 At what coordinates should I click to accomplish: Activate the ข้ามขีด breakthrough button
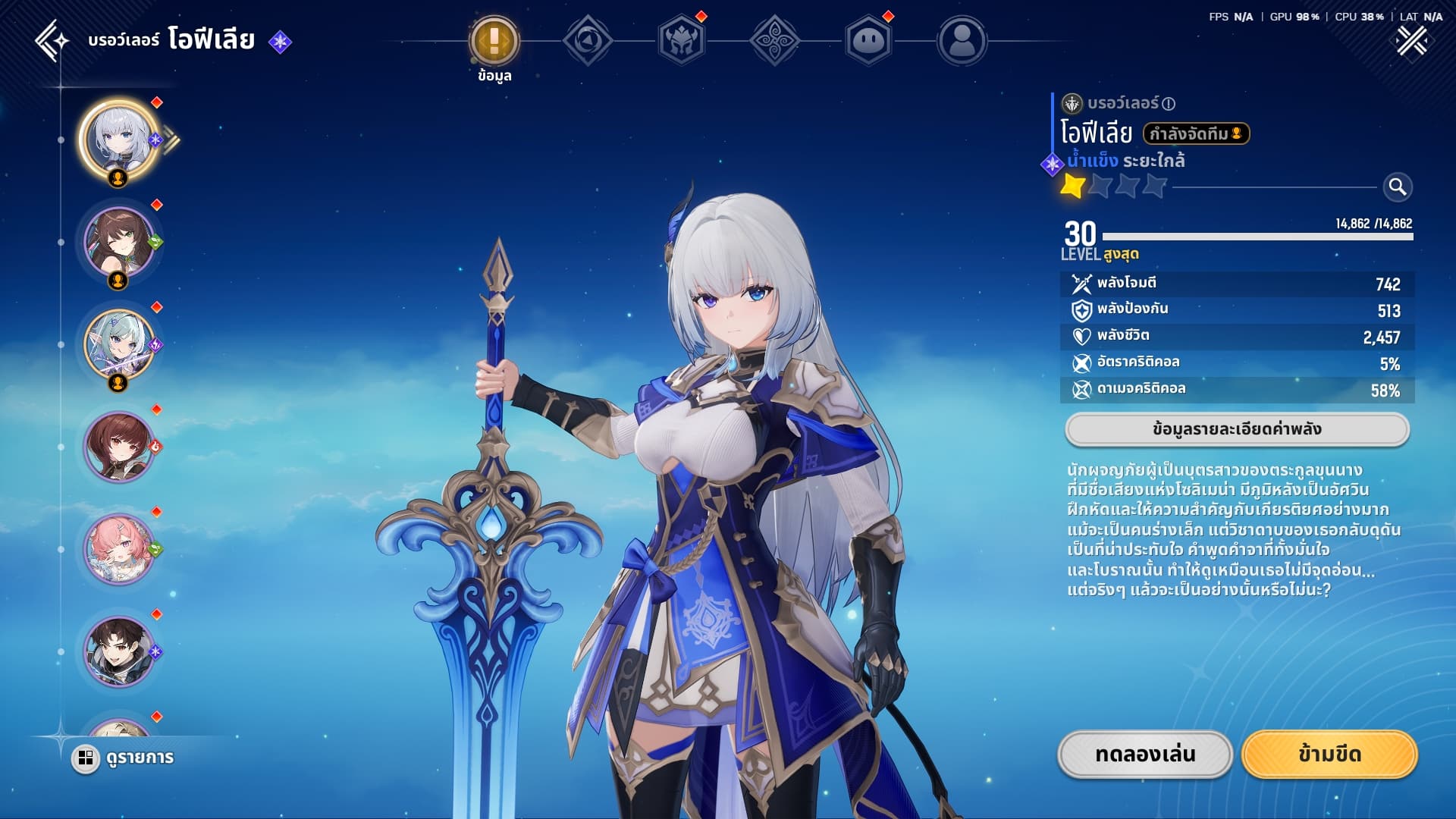click(1329, 755)
